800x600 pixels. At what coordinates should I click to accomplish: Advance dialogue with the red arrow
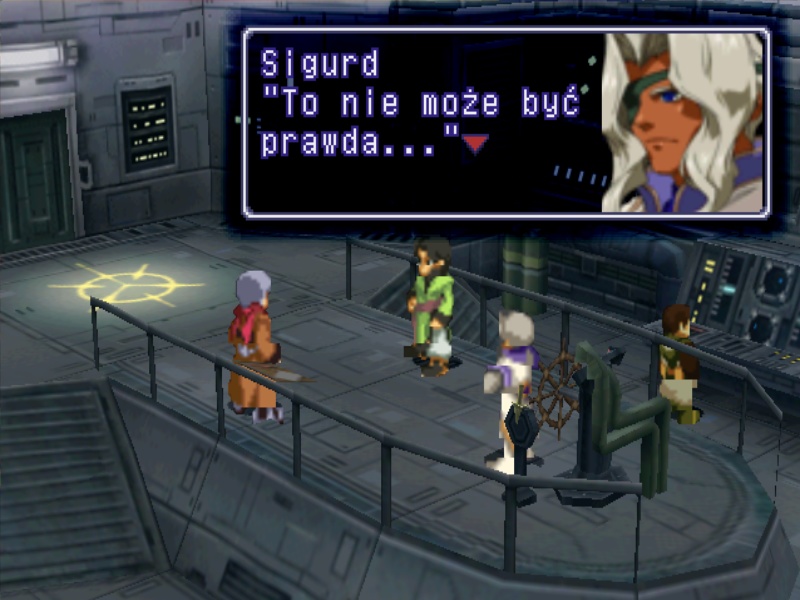475,145
